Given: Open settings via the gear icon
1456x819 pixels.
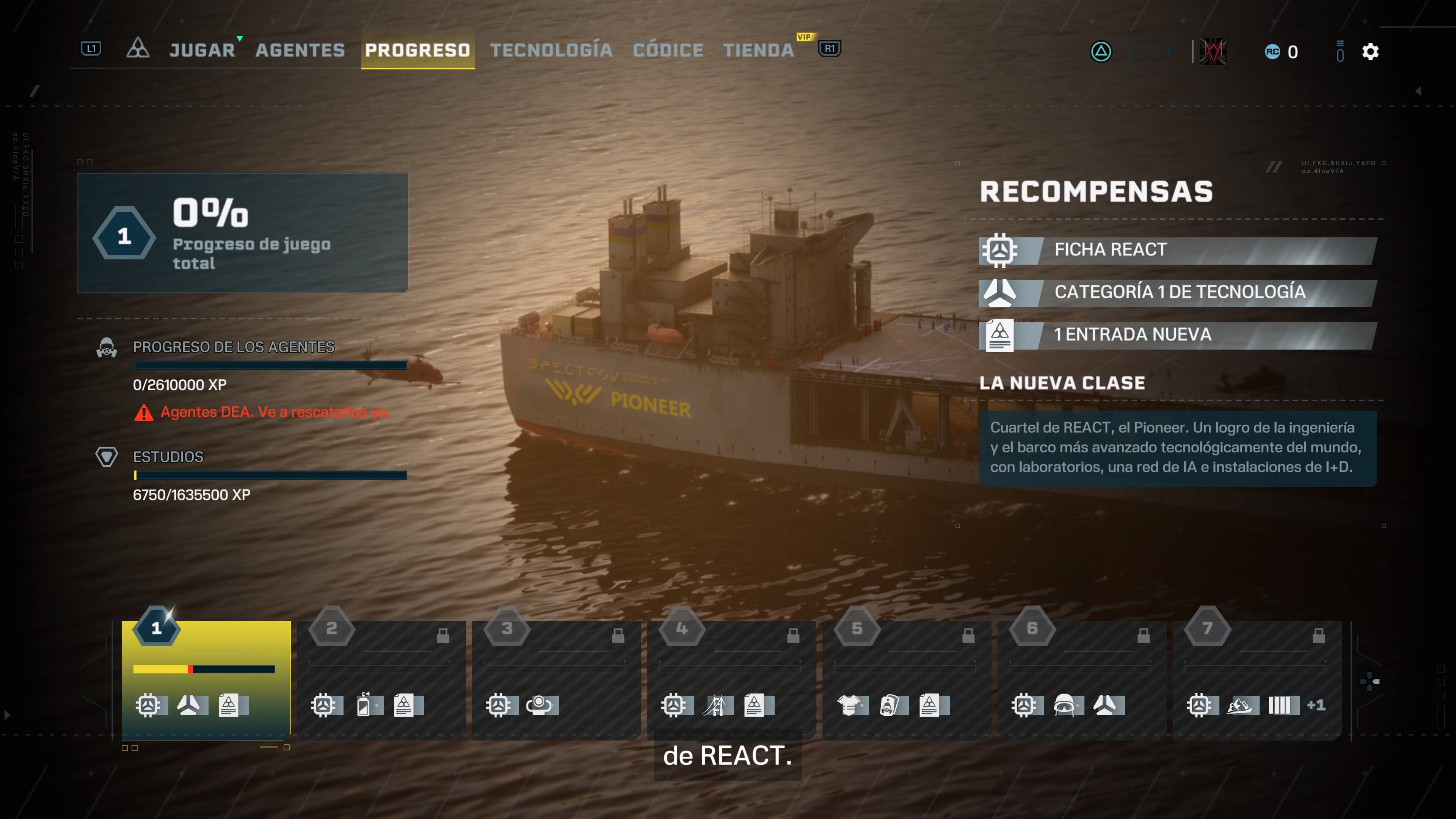Looking at the screenshot, I should (1370, 52).
